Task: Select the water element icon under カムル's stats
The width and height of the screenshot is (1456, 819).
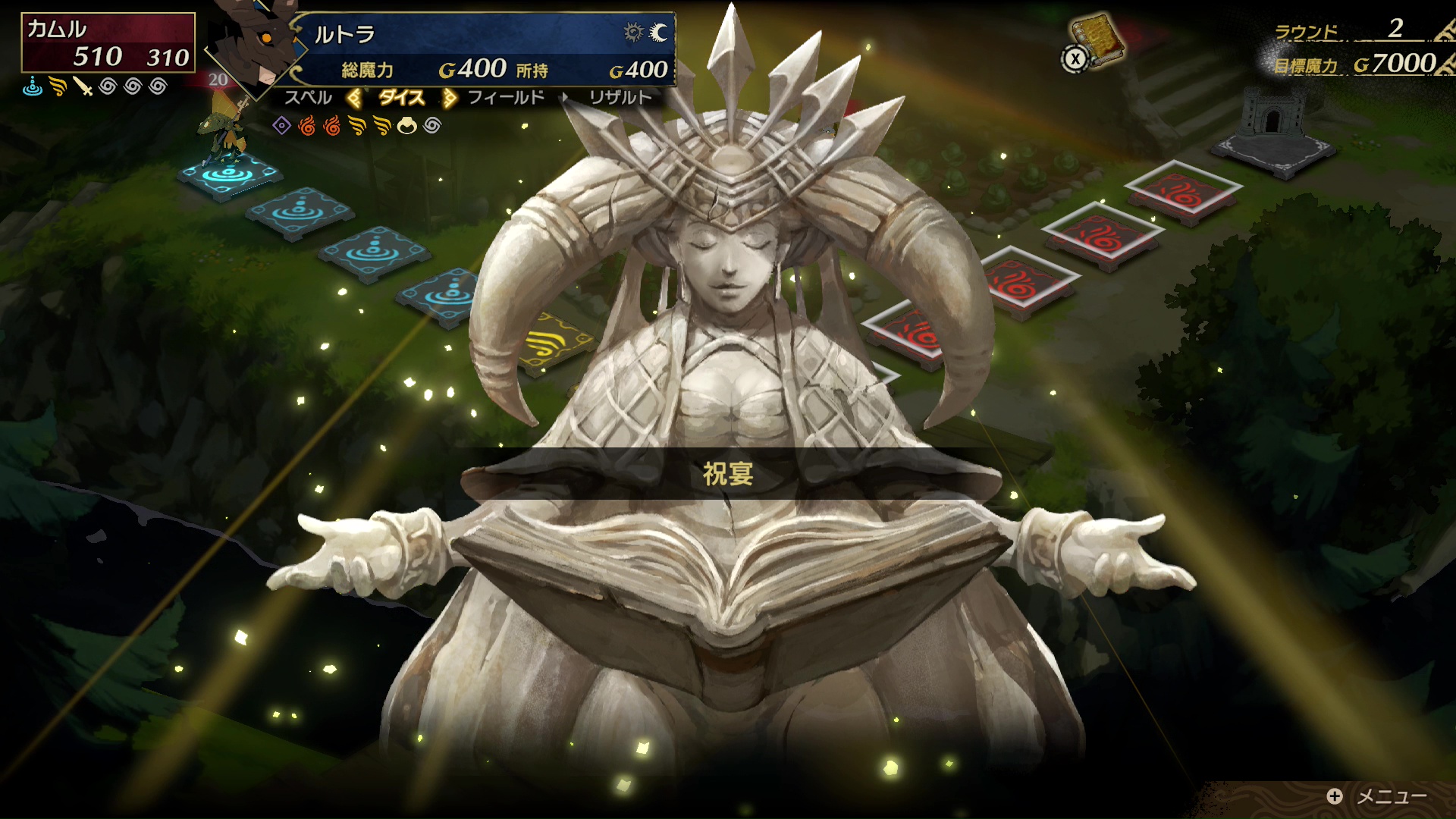Action: 33,86
